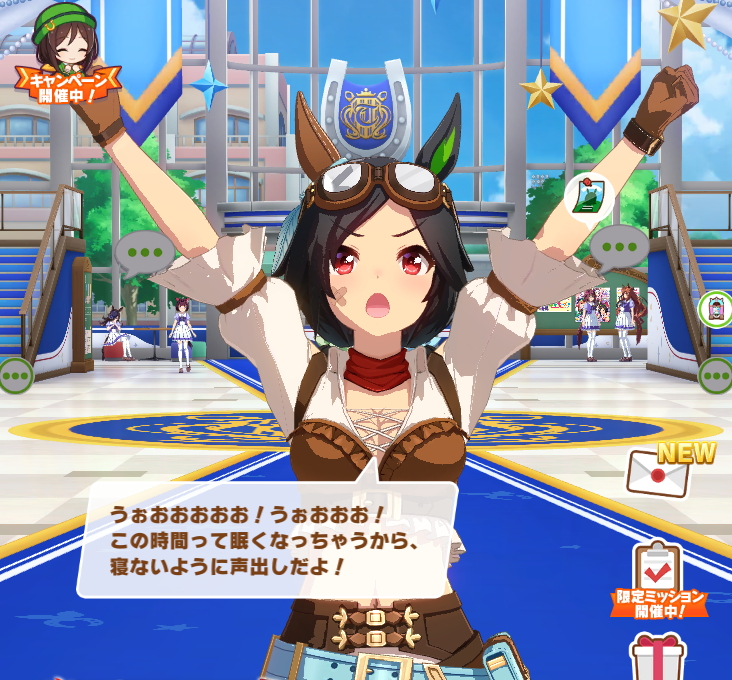Screen dimensions: 732x680
Task: Advance the character's dialogue text box
Action: click(x=266, y=540)
